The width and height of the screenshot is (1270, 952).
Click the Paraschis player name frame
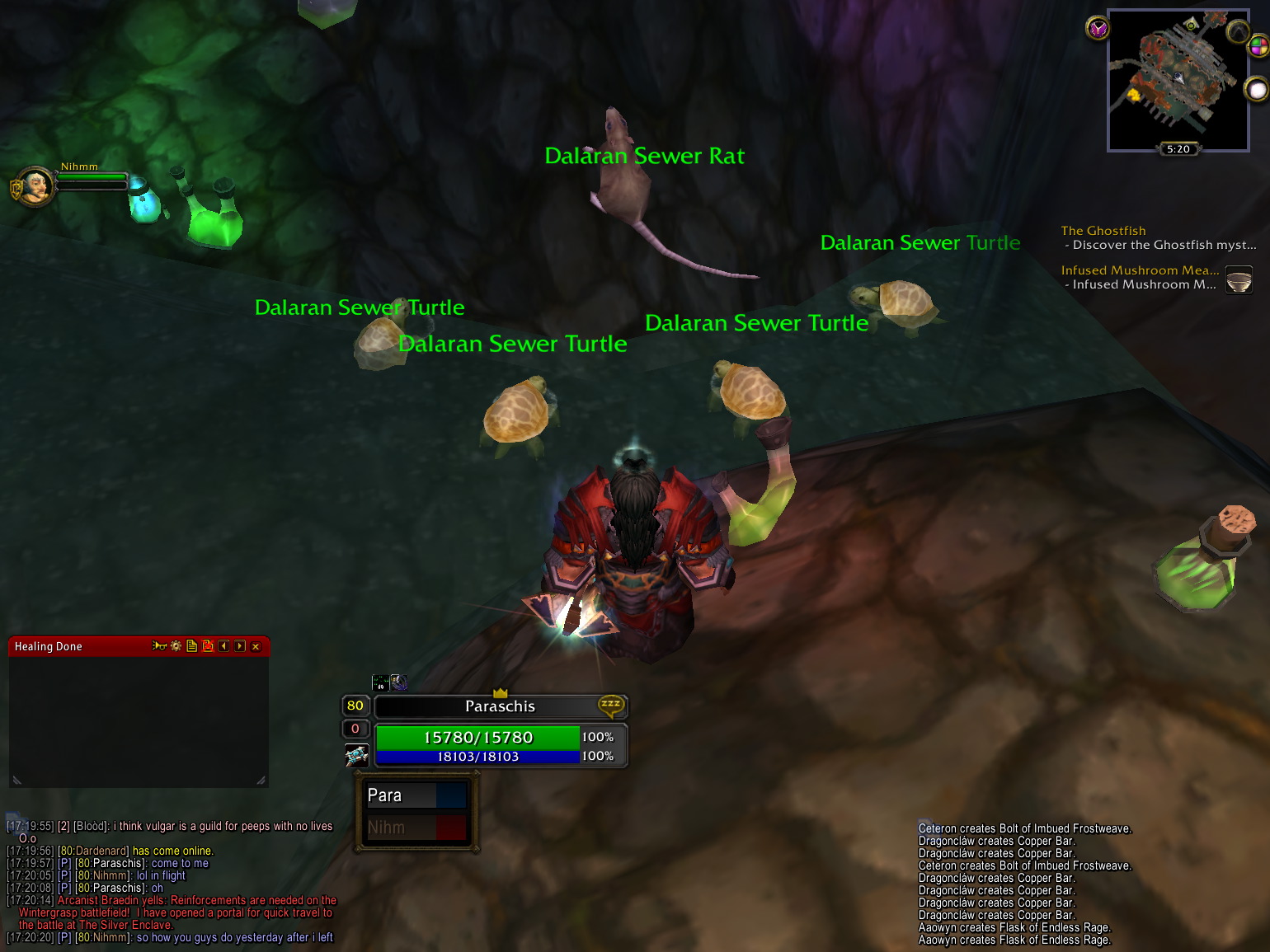point(500,706)
